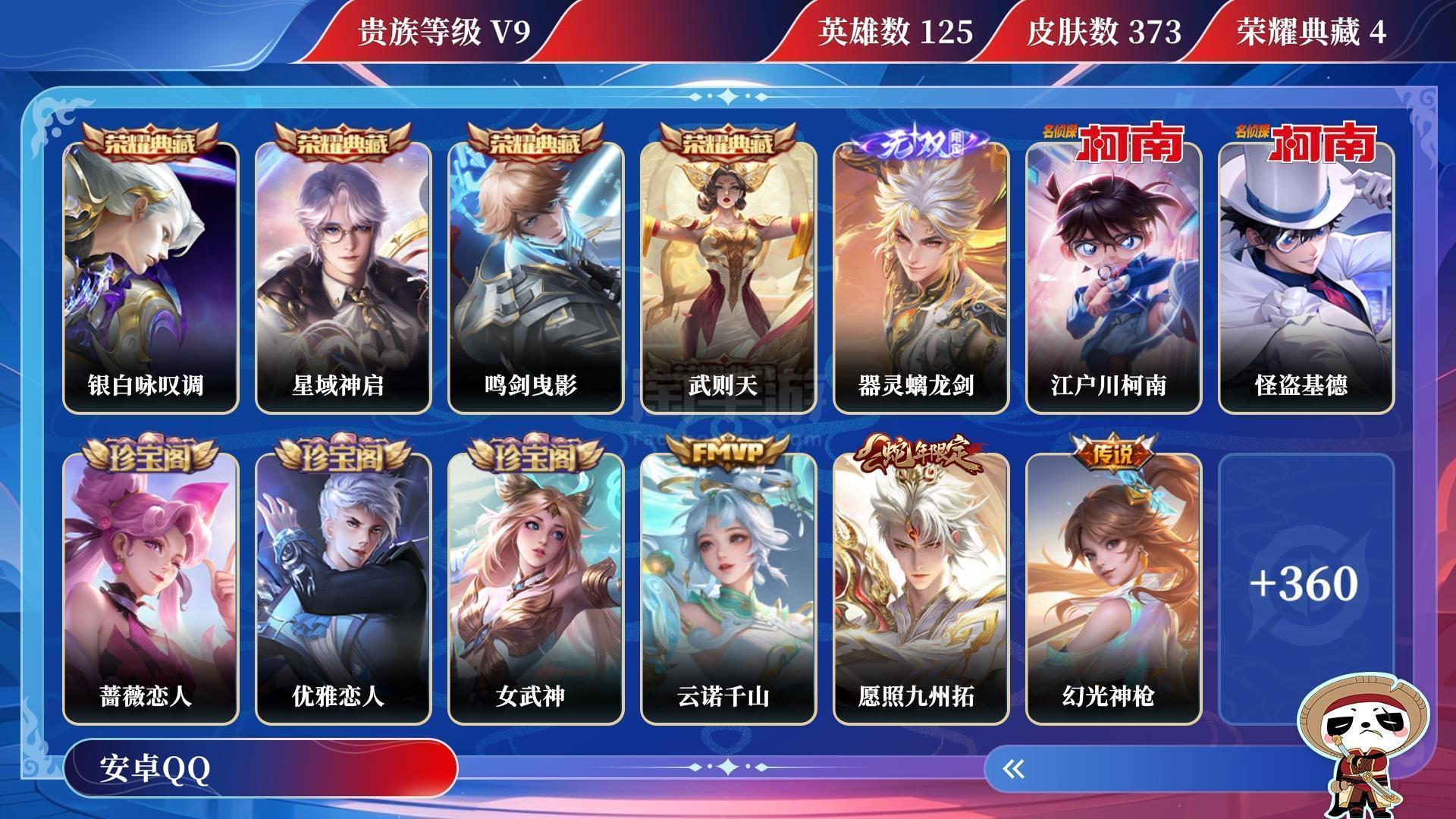Toggle selection of the 星域神启 skin card
The width and height of the screenshot is (1456, 819).
point(341,273)
